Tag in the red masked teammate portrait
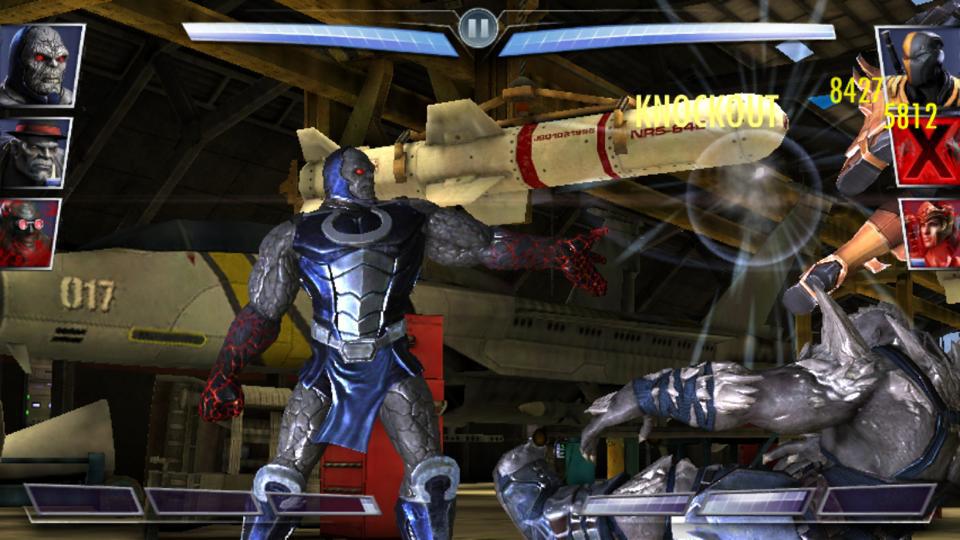960x540 pixels. coord(30,232)
